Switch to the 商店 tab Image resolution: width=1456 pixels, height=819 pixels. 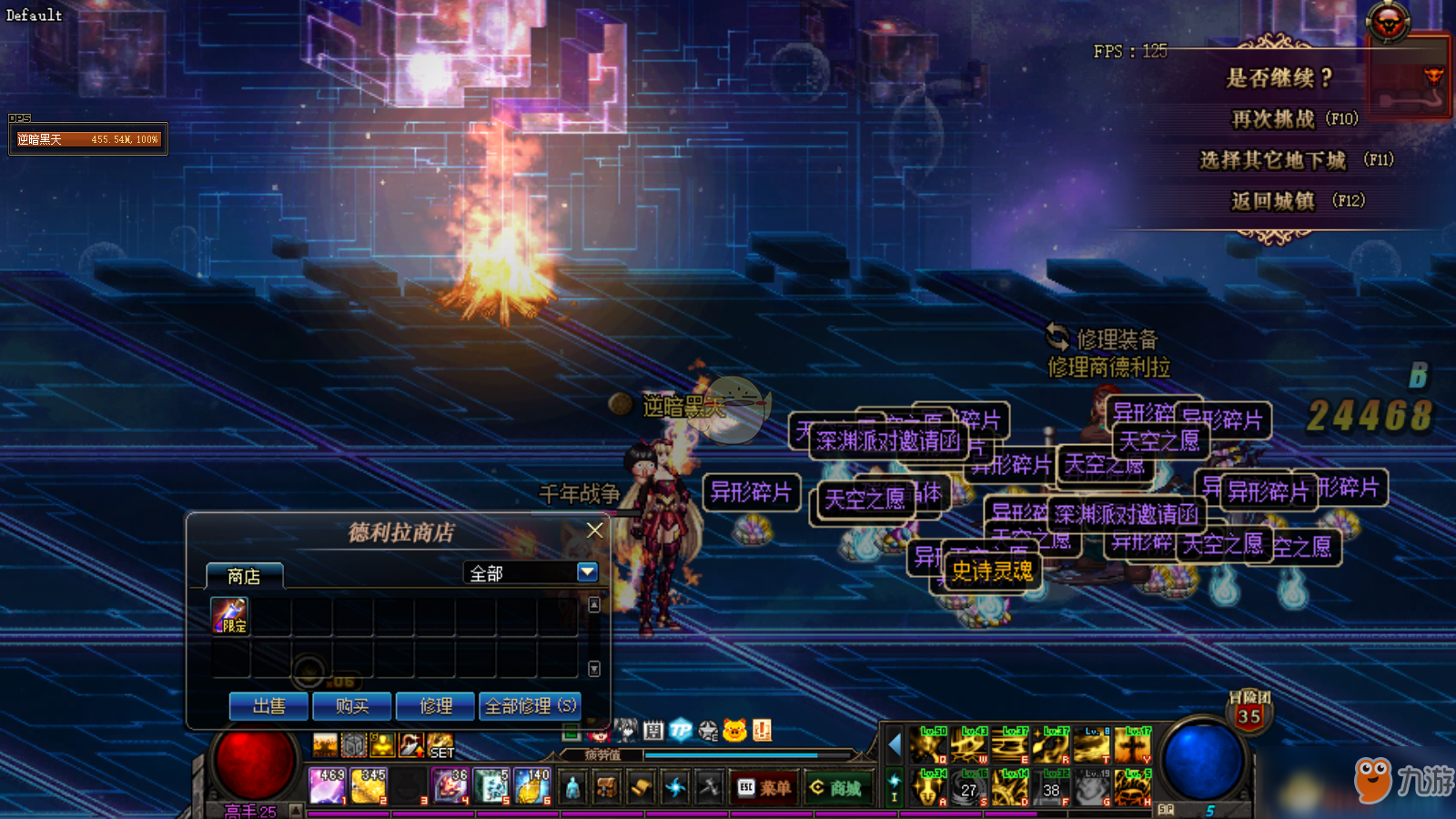click(244, 576)
